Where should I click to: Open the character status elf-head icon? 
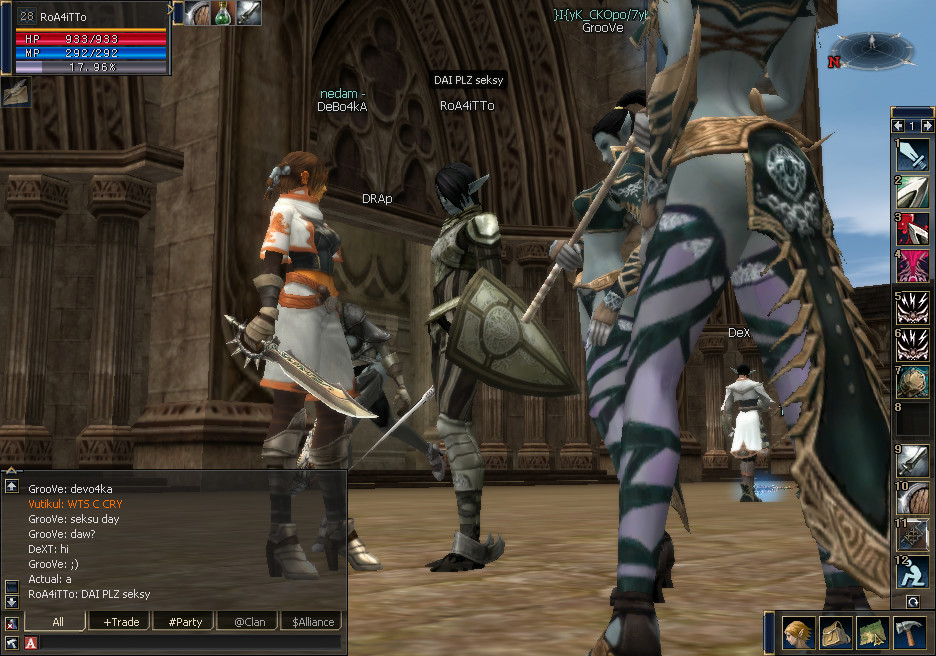point(798,632)
